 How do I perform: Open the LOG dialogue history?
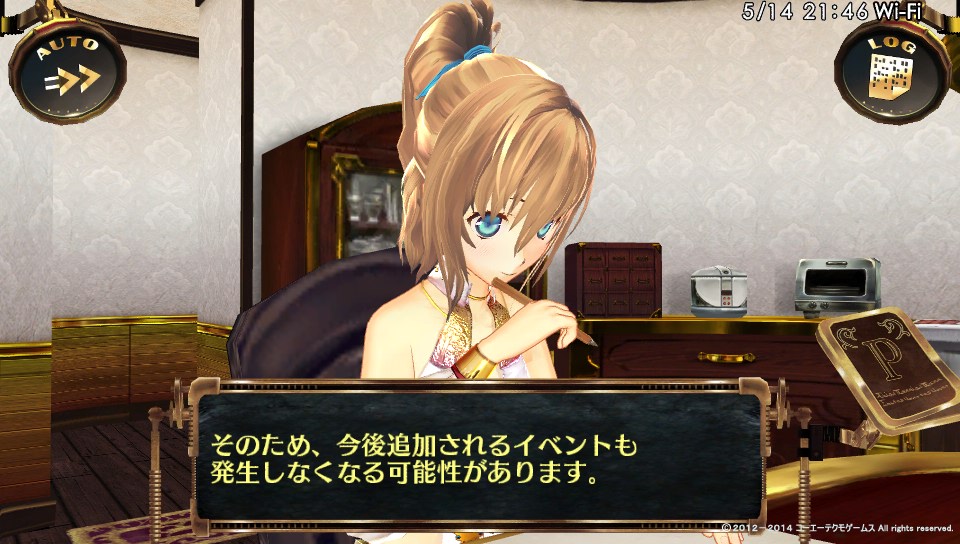[x=892, y=70]
